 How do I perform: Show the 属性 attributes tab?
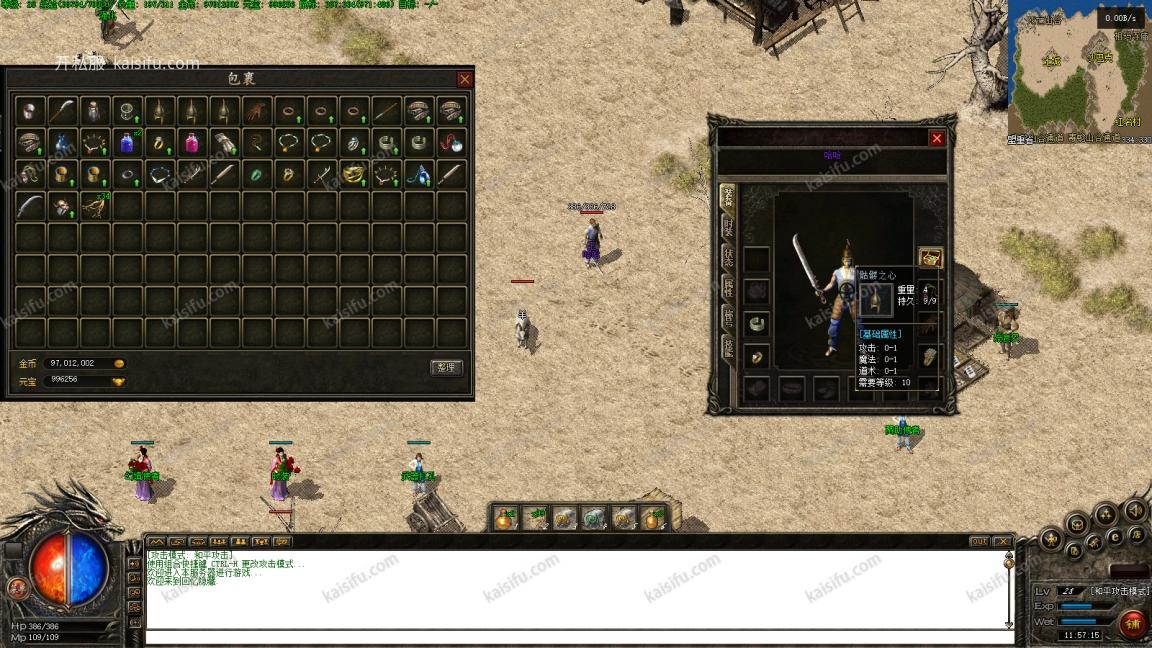(727, 288)
